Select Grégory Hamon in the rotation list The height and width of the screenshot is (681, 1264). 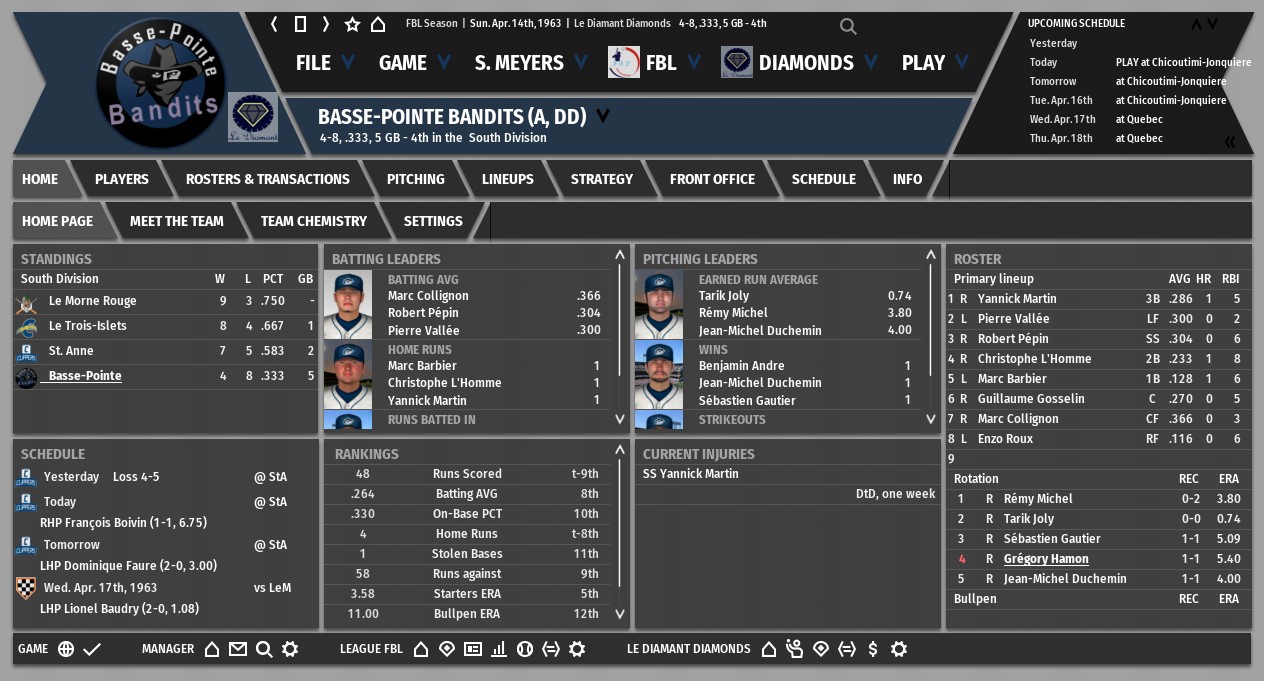click(x=1045, y=559)
